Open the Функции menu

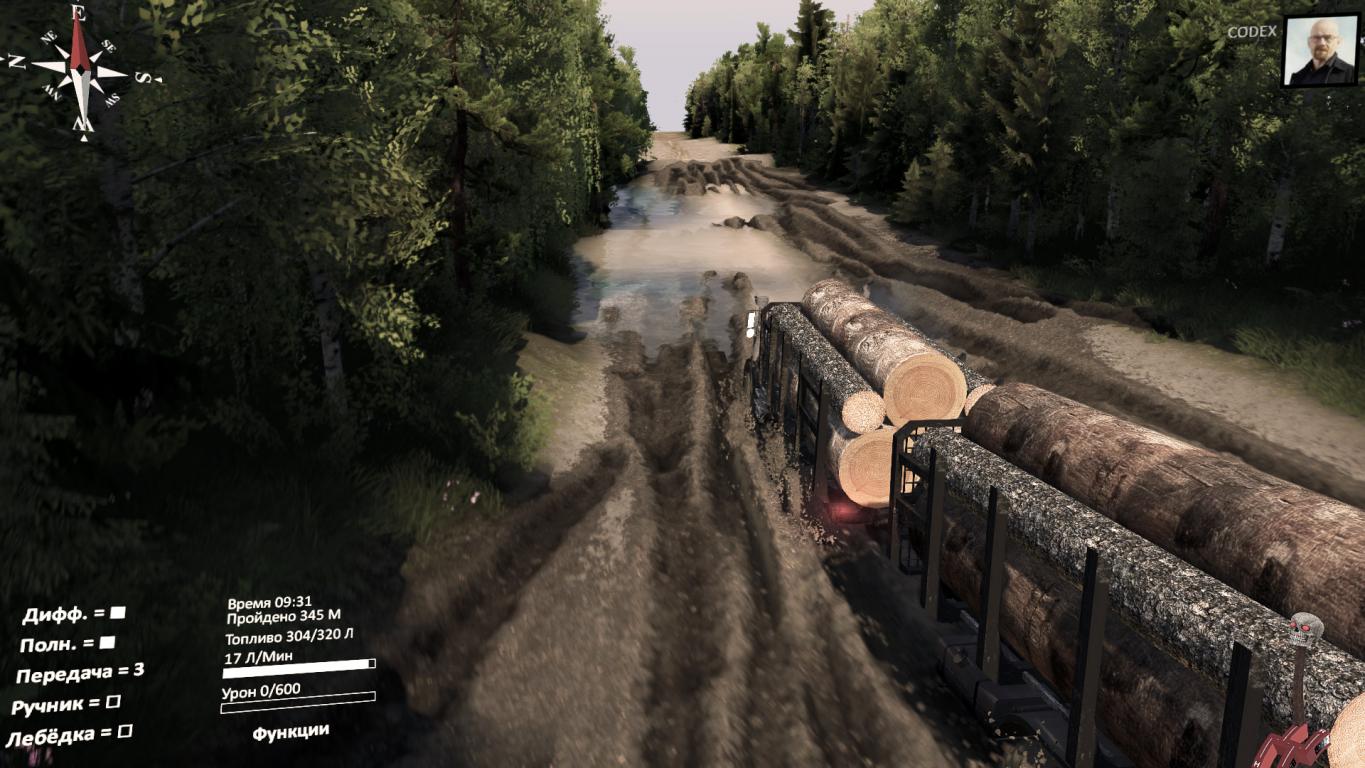coord(290,732)
